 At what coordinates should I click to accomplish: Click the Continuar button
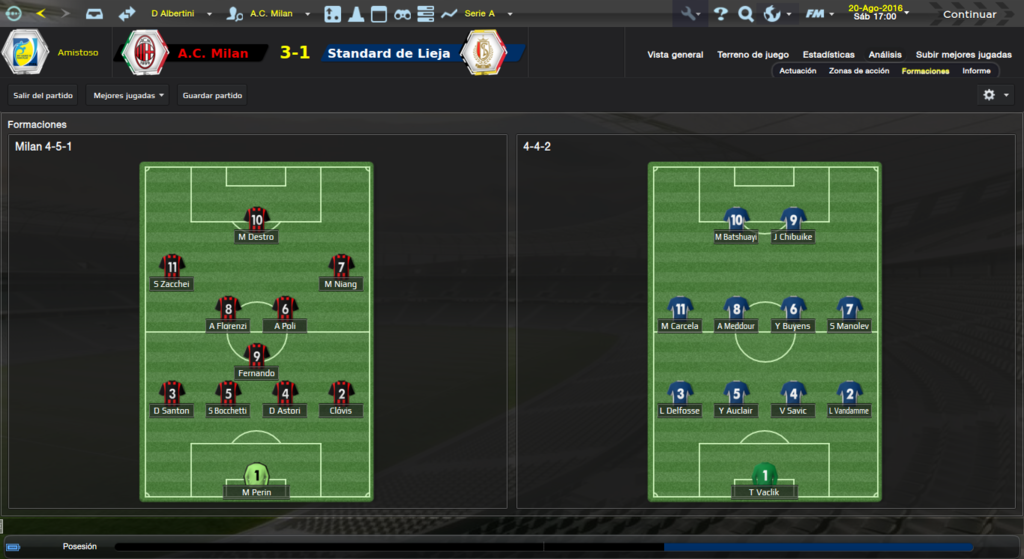pos(969,14)
